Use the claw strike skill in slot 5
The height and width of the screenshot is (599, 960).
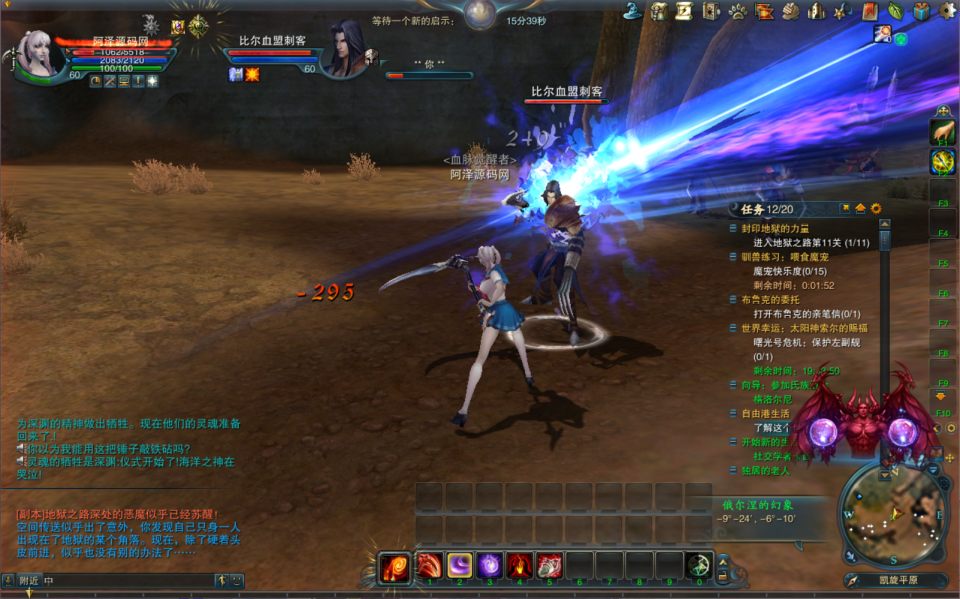pos(549,566)
